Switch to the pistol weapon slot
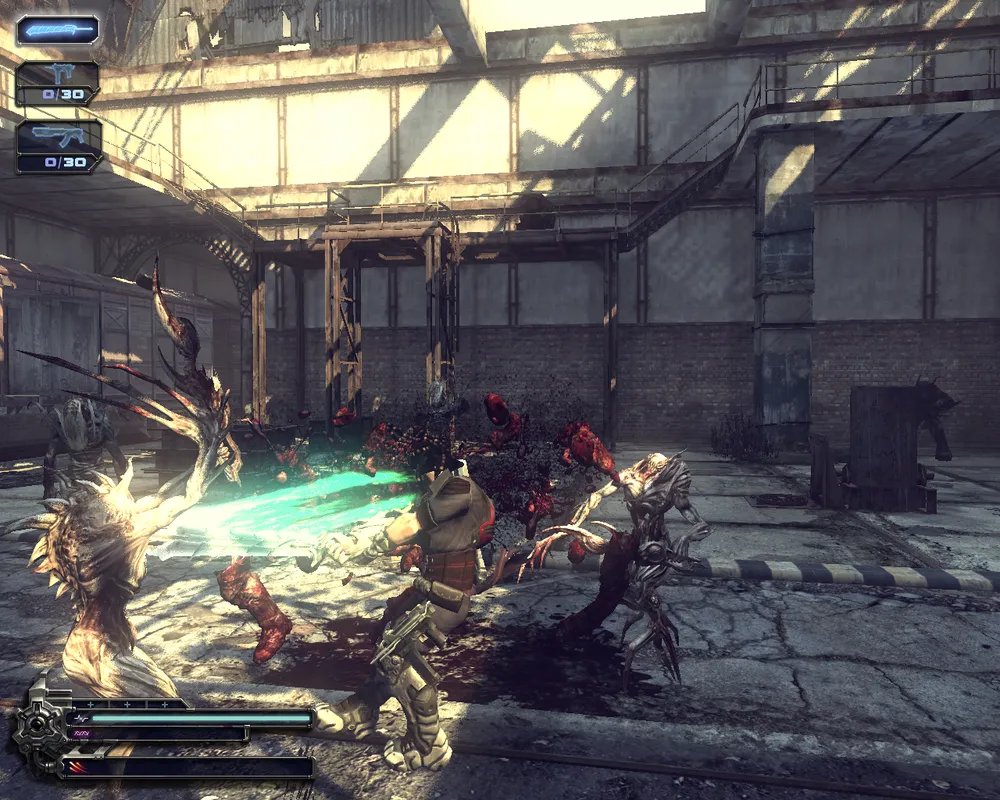 click(57, 82)
